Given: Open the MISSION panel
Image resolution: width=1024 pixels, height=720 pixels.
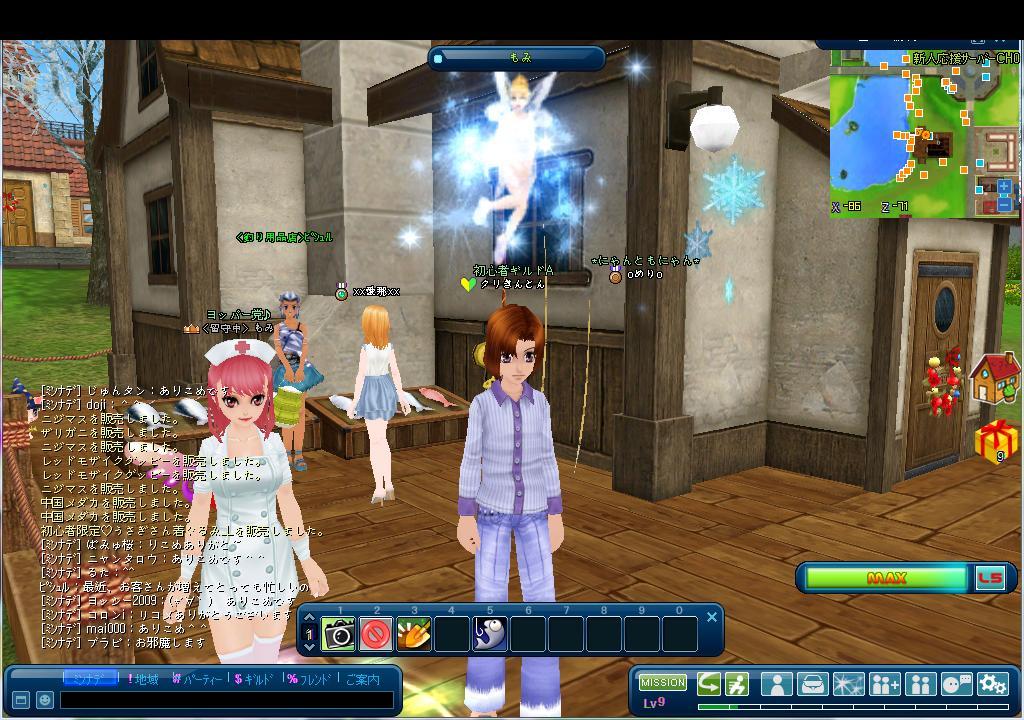Looking at the screenshot, I should click(x=663, y=683).
